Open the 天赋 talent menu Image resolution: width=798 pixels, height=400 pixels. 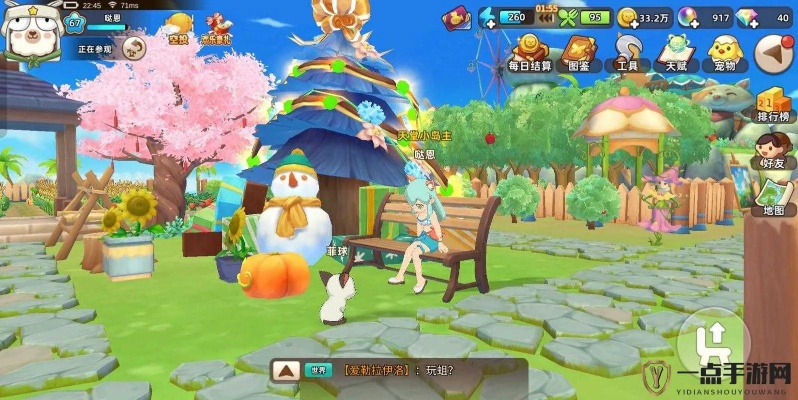[x=676, y=54]
